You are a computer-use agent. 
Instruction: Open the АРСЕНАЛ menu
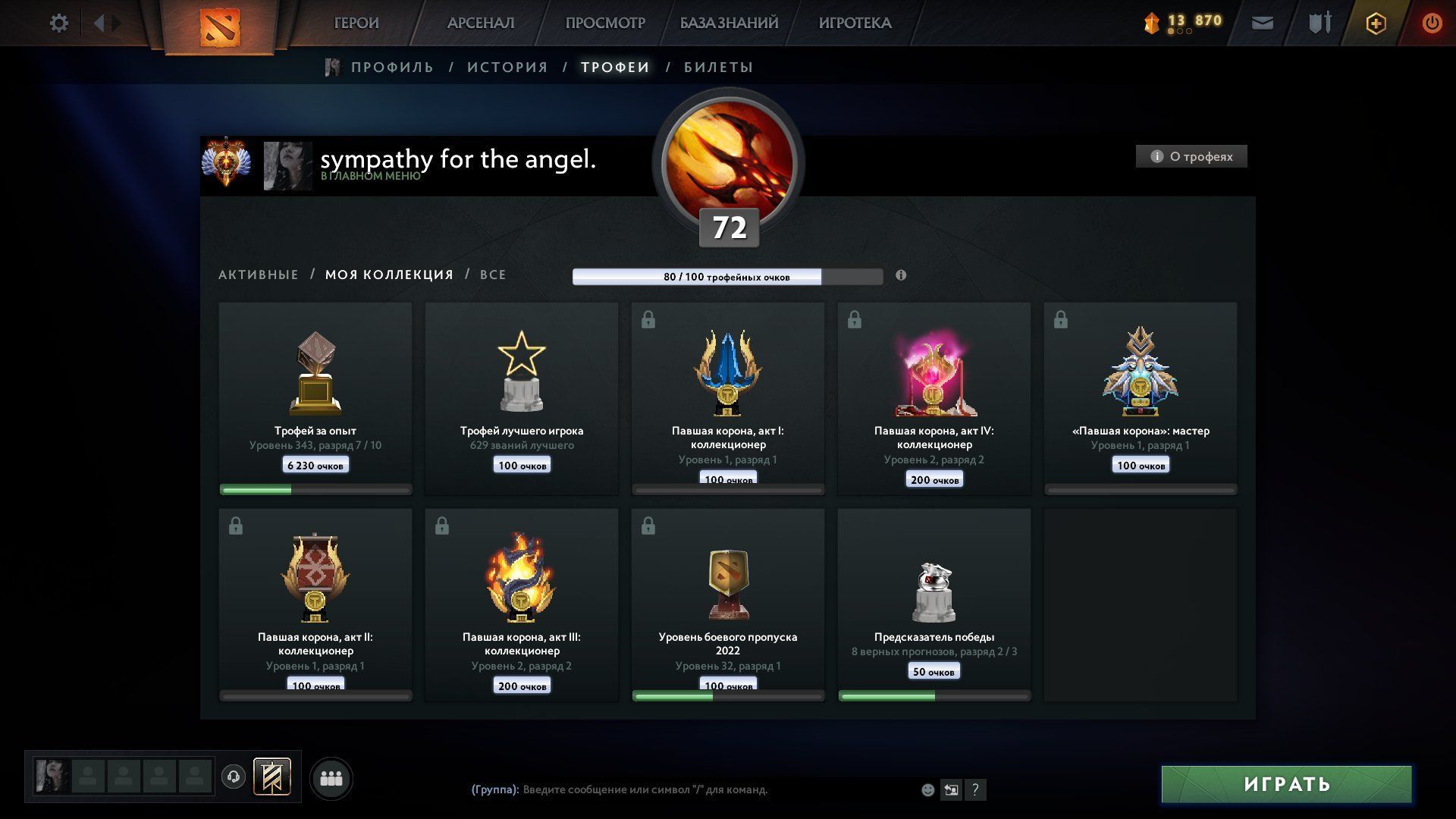[481, 24]
